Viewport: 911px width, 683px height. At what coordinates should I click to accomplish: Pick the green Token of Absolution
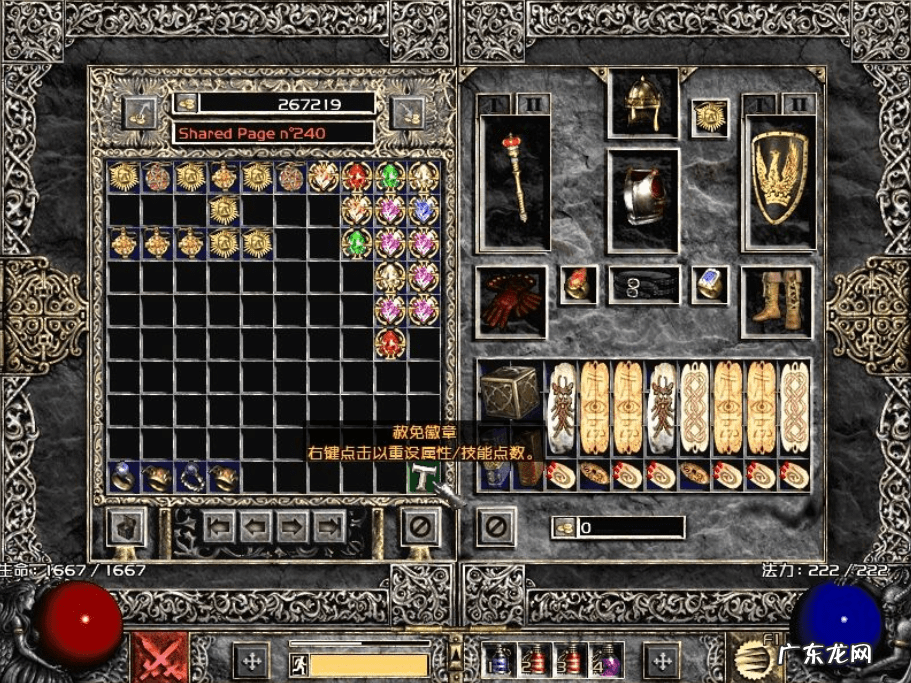(x=422, y=478)
